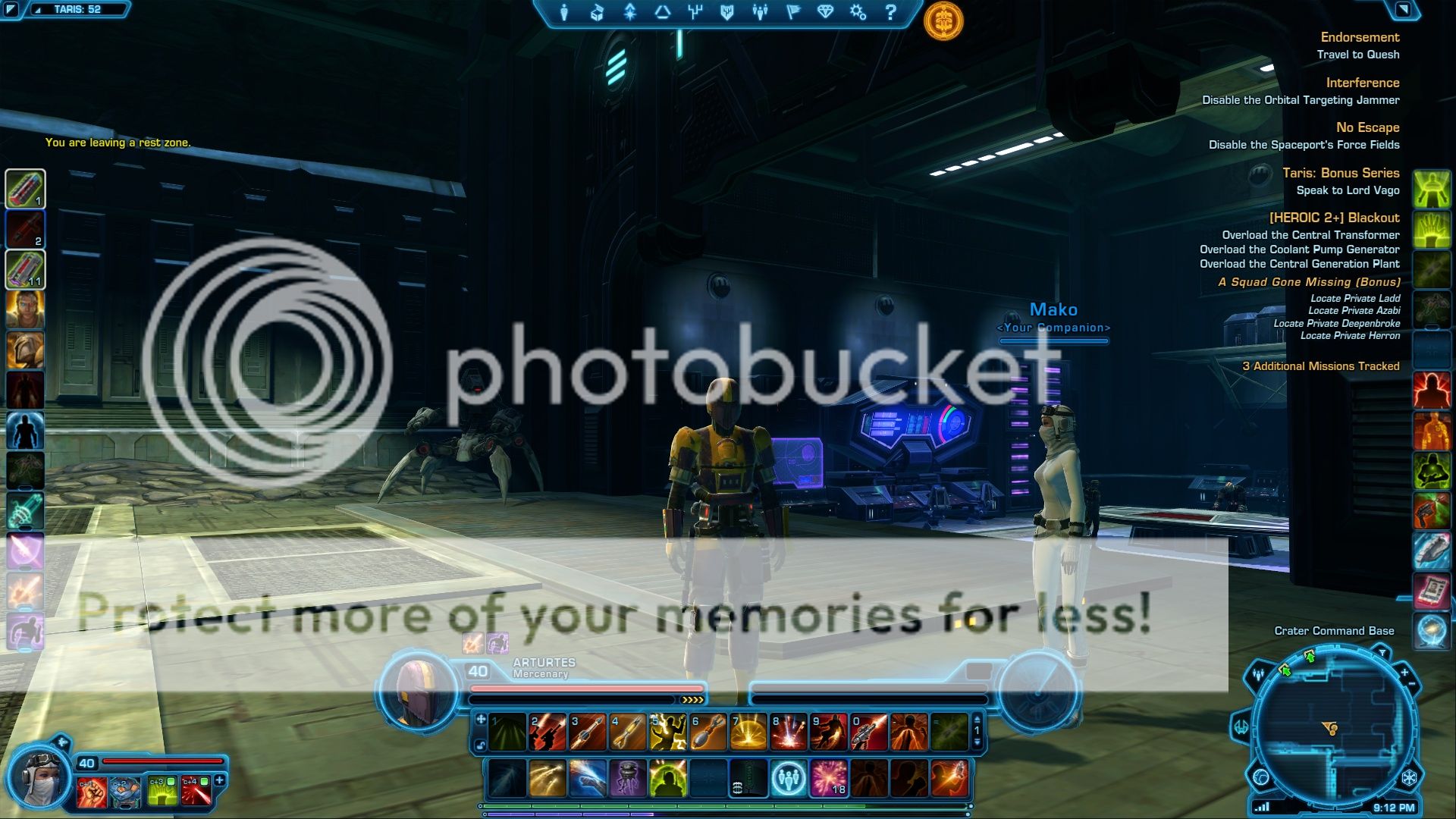Open the inventory crate icon

click(x=597, y=12)
